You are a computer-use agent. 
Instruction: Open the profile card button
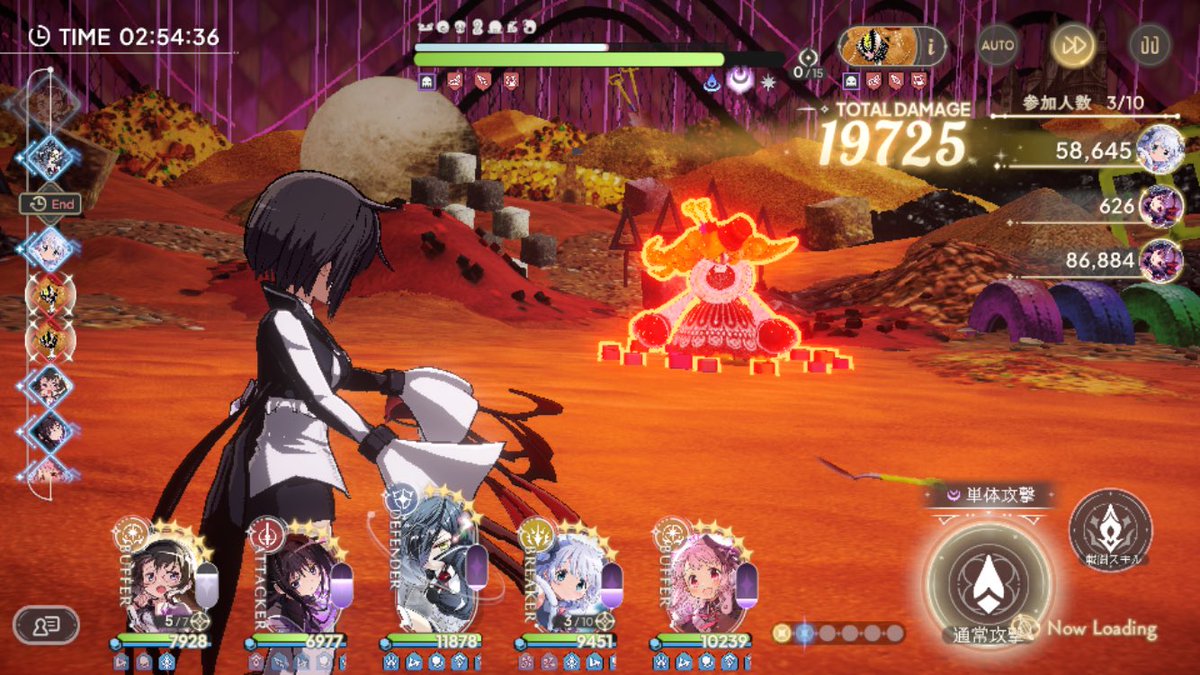coord(46,625)
